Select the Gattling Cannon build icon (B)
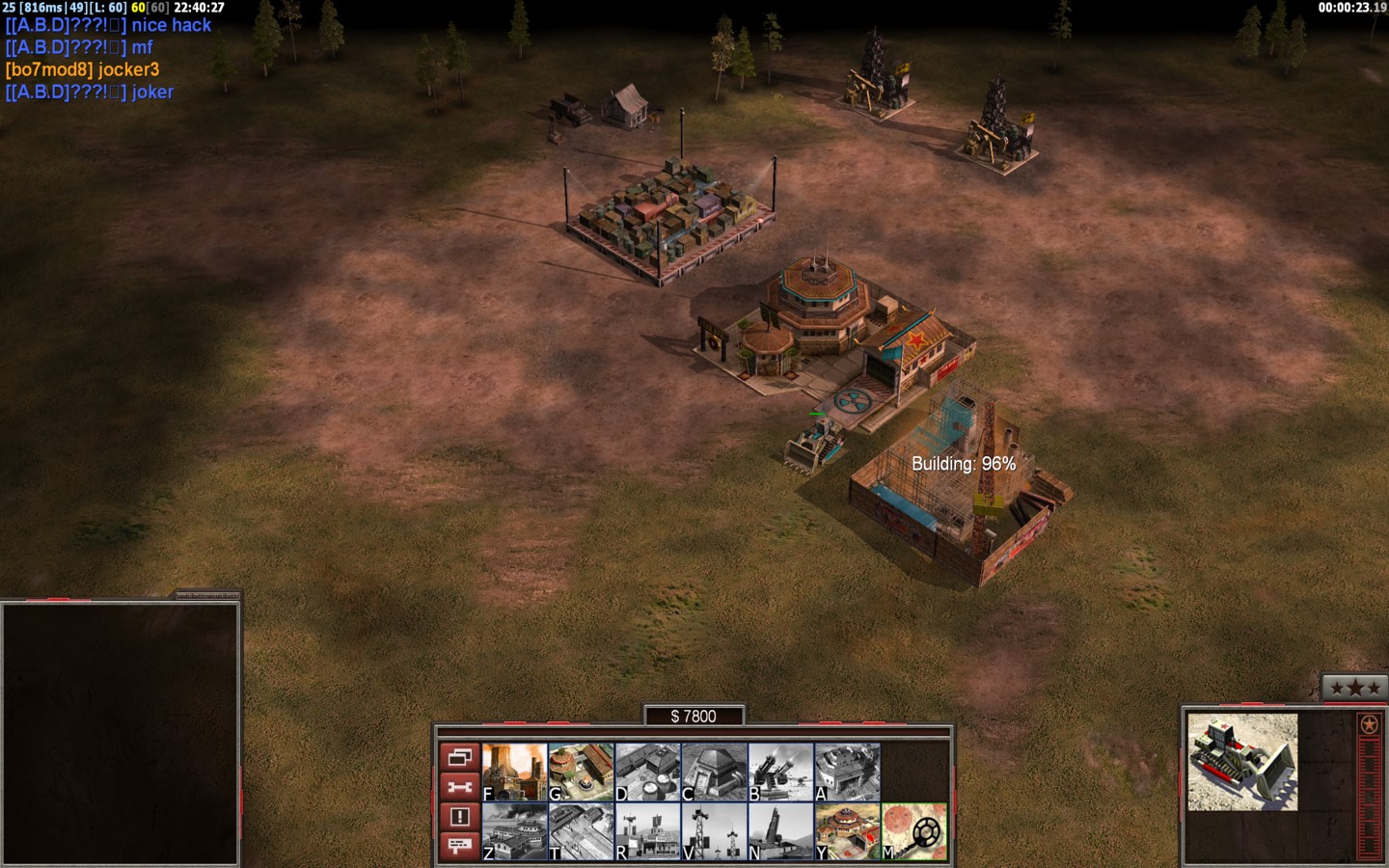Viewport: 1389px width, 868px height. click(780, 772)
